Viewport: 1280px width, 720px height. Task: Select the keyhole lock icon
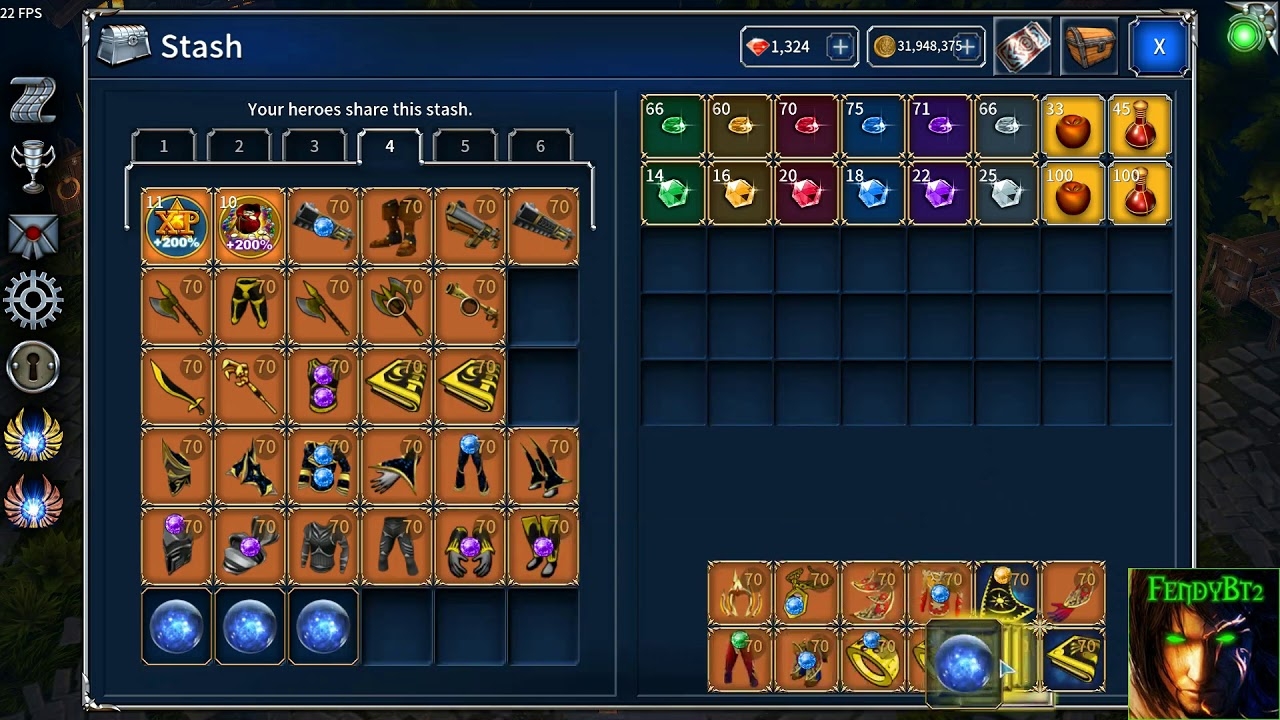[33, 368]
